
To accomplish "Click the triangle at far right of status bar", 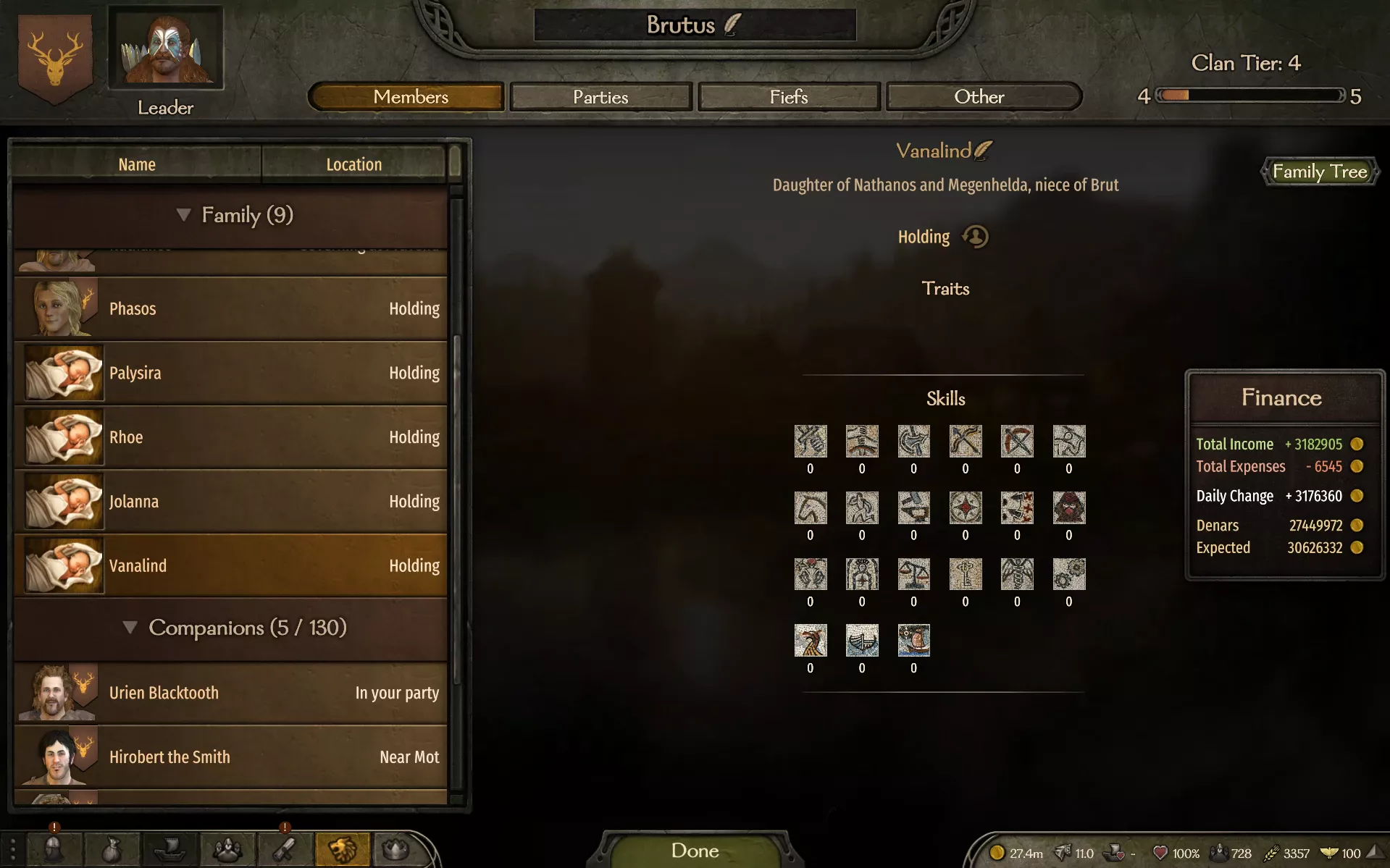I will coord(1376,853).
